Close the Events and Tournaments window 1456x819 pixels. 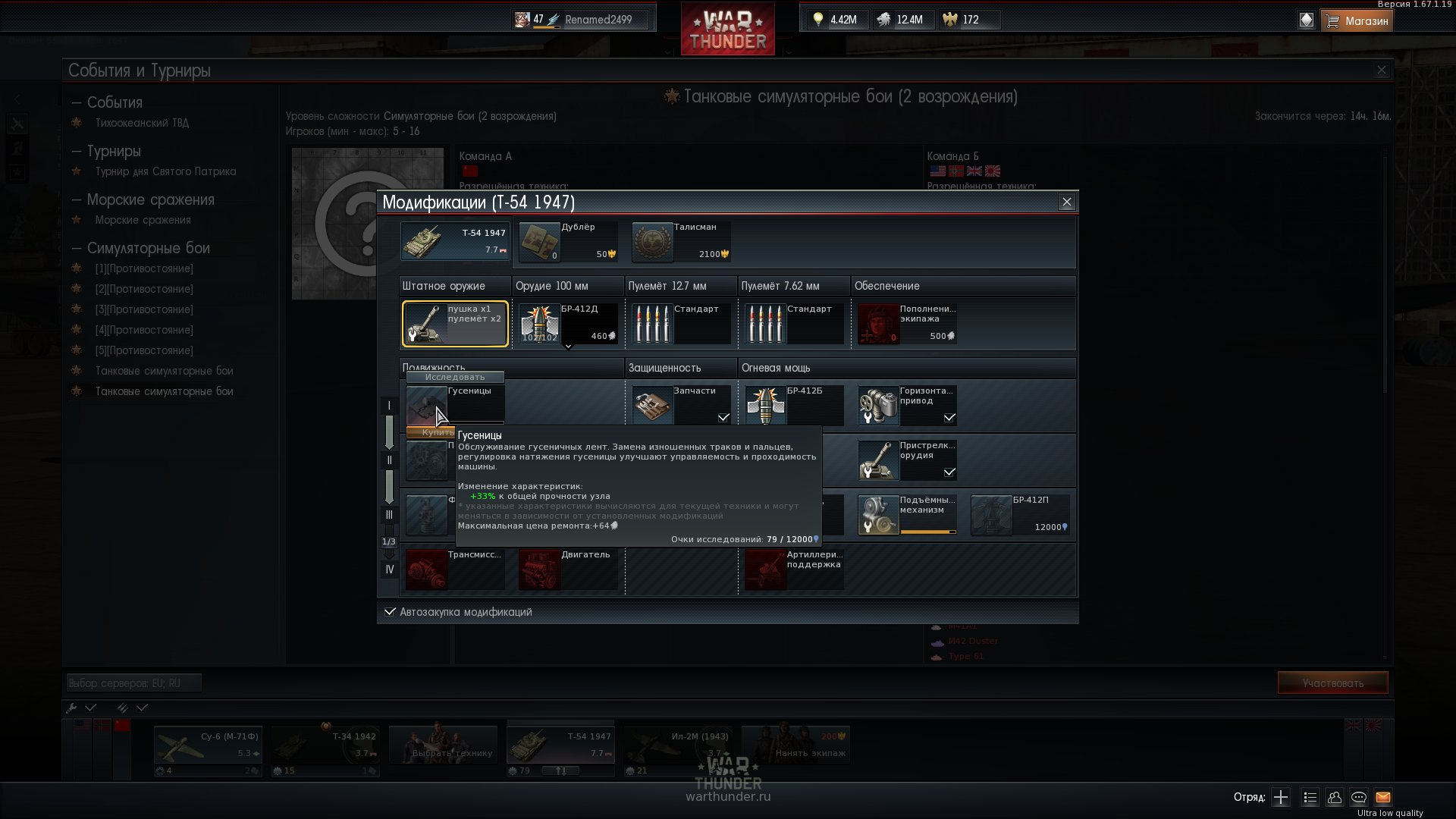click(1381, 71)
